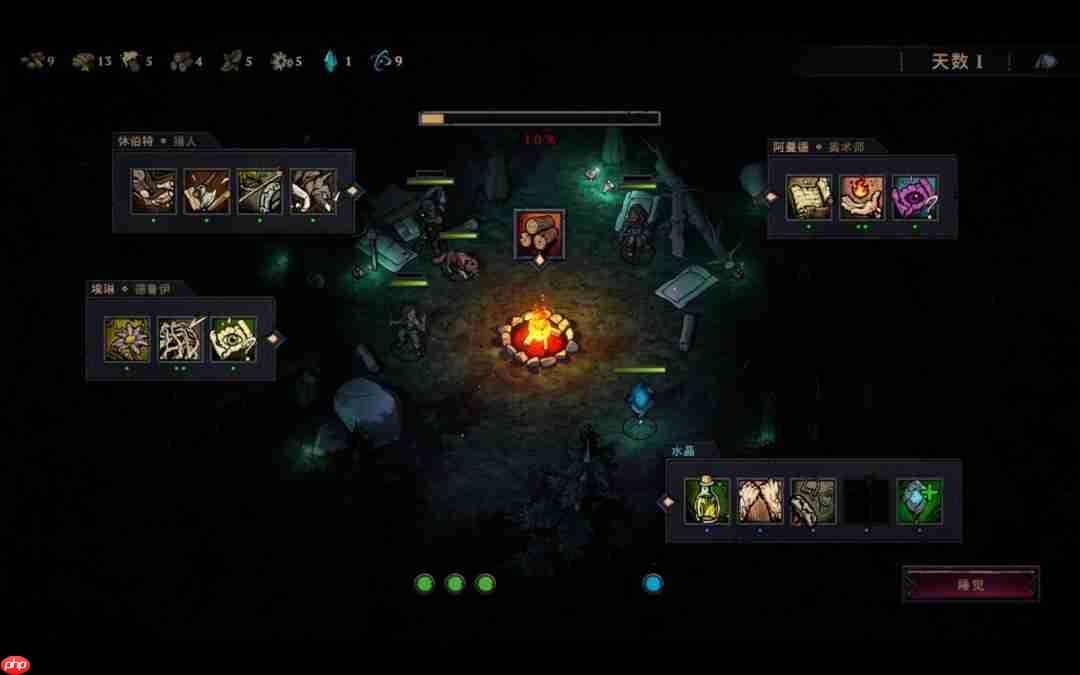Viewport: 1080px width, 675px height.
Task: Select the green crystal plus action
Action: click(x=919, y=501)
